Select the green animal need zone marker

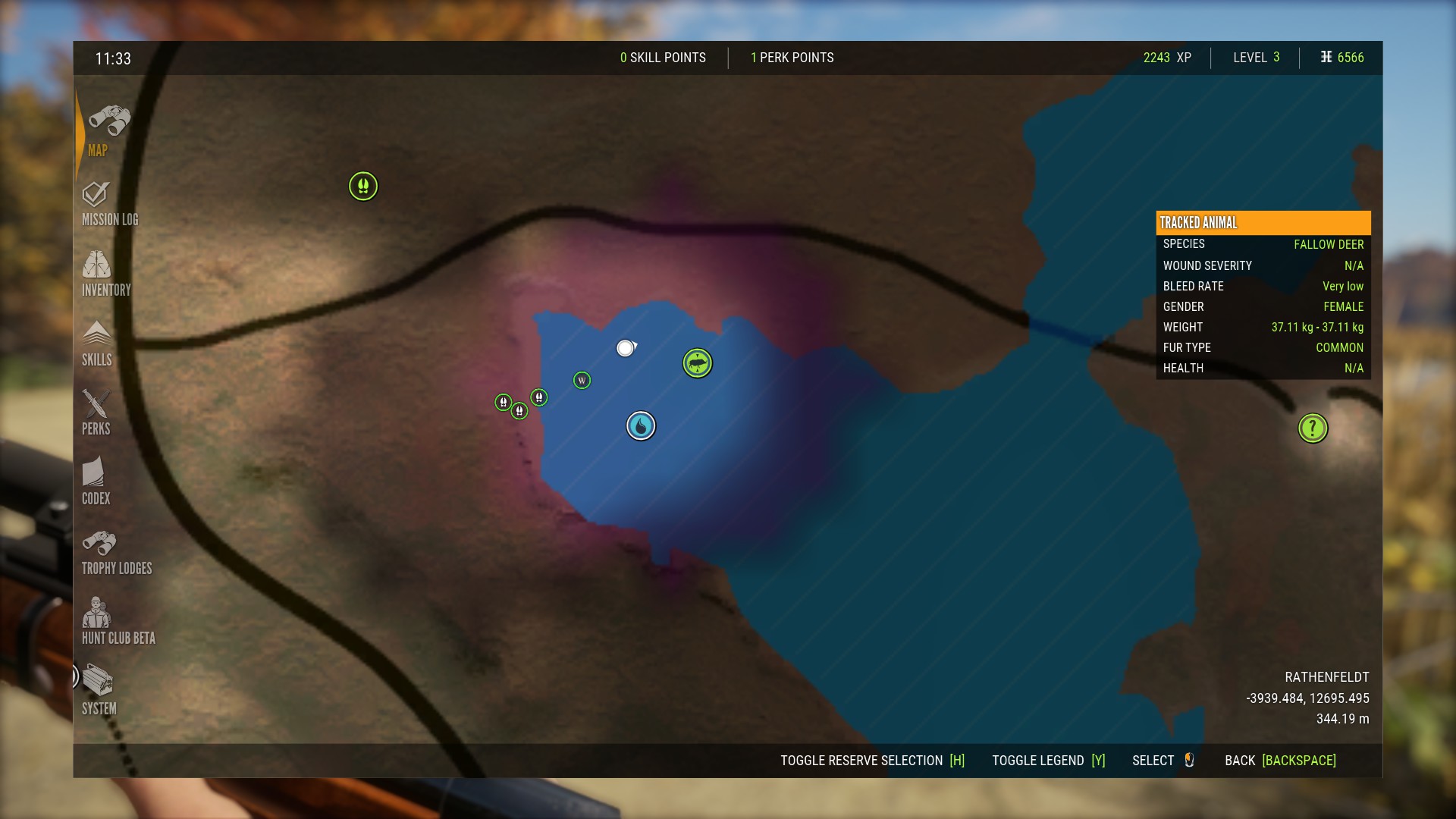pyautogui.click(x=697, y=363)
